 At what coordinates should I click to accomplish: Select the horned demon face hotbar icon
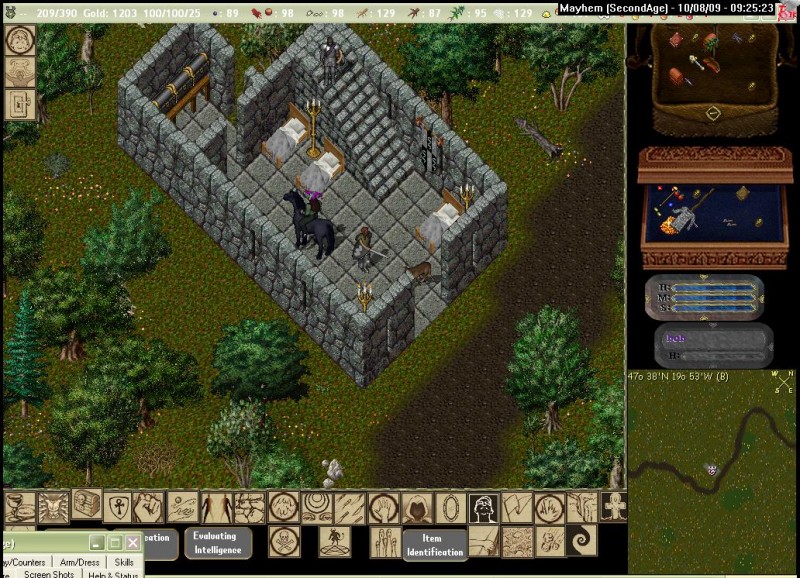coord(53,508)
